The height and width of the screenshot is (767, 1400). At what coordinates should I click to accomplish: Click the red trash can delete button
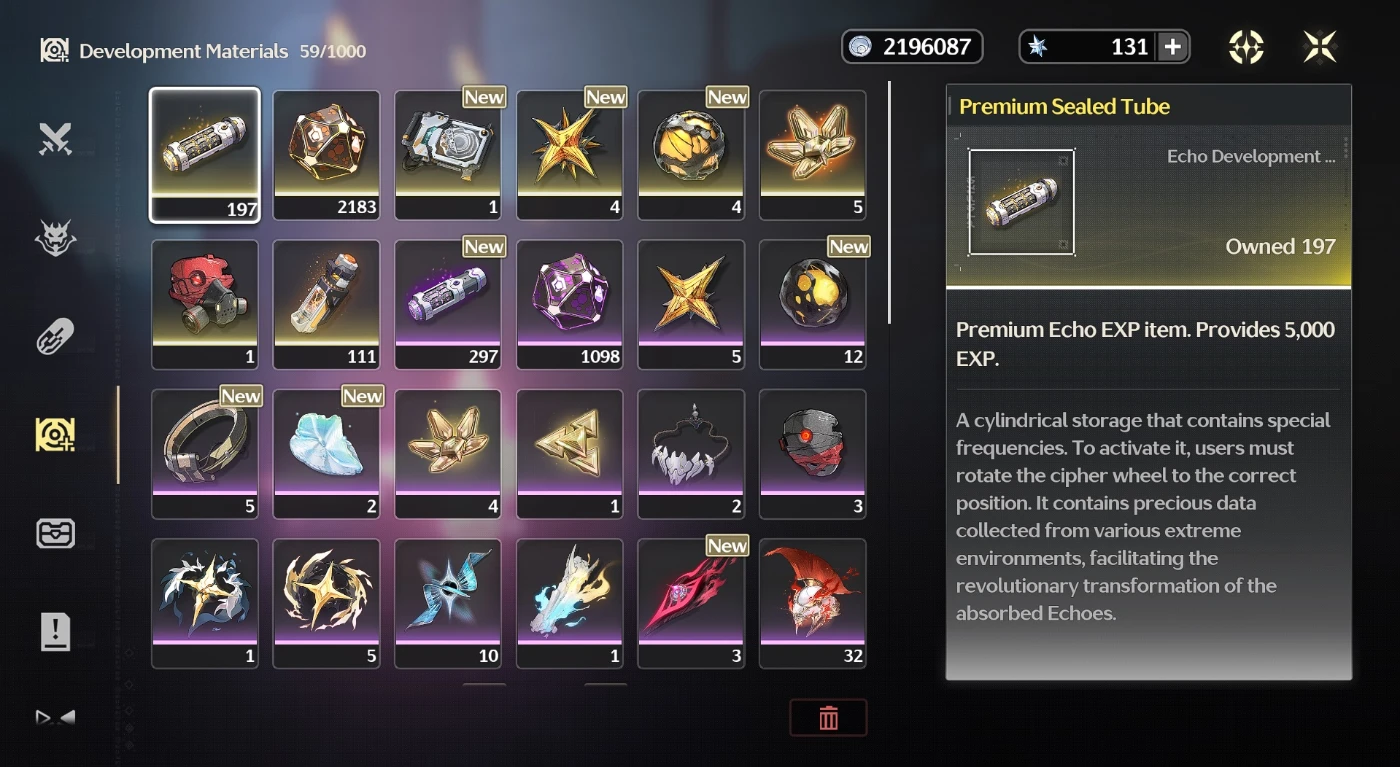(x=828, y=718)
